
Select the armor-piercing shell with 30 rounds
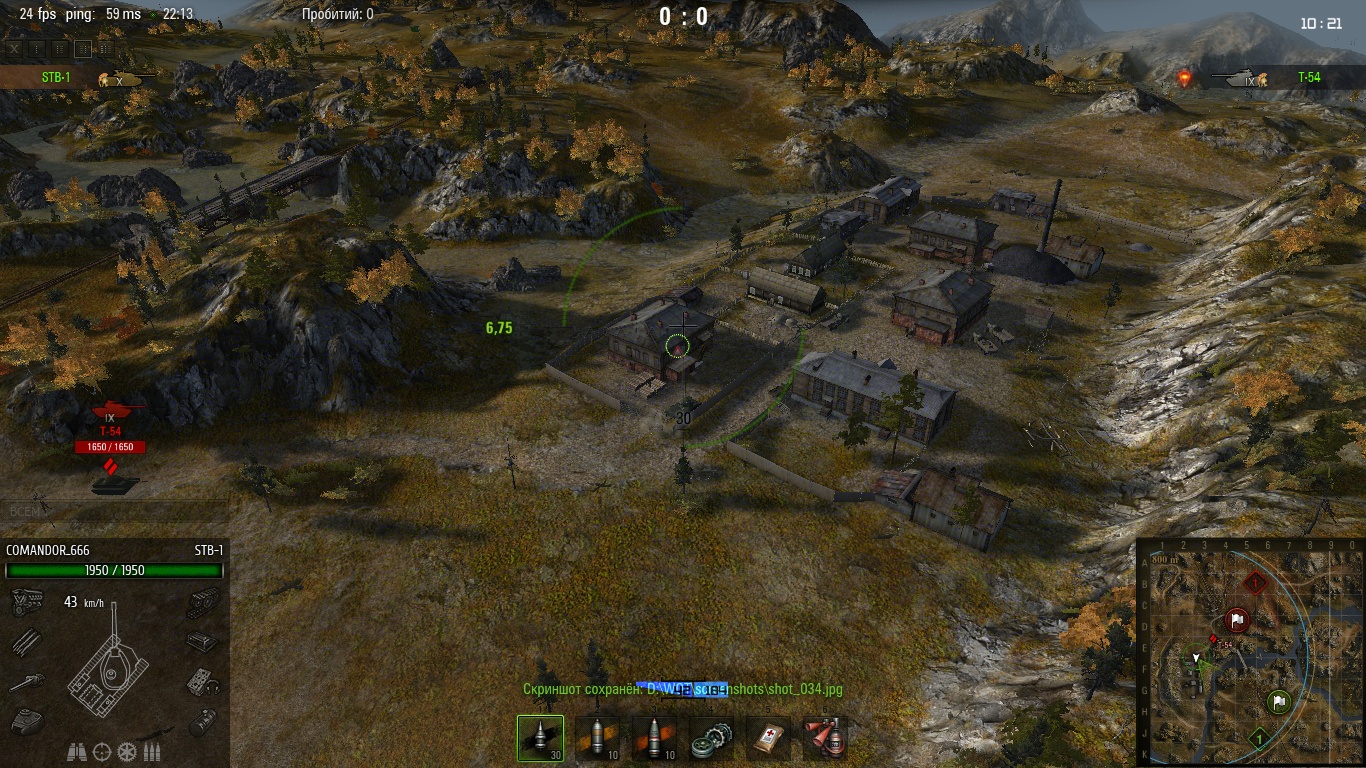pos(540,739)
